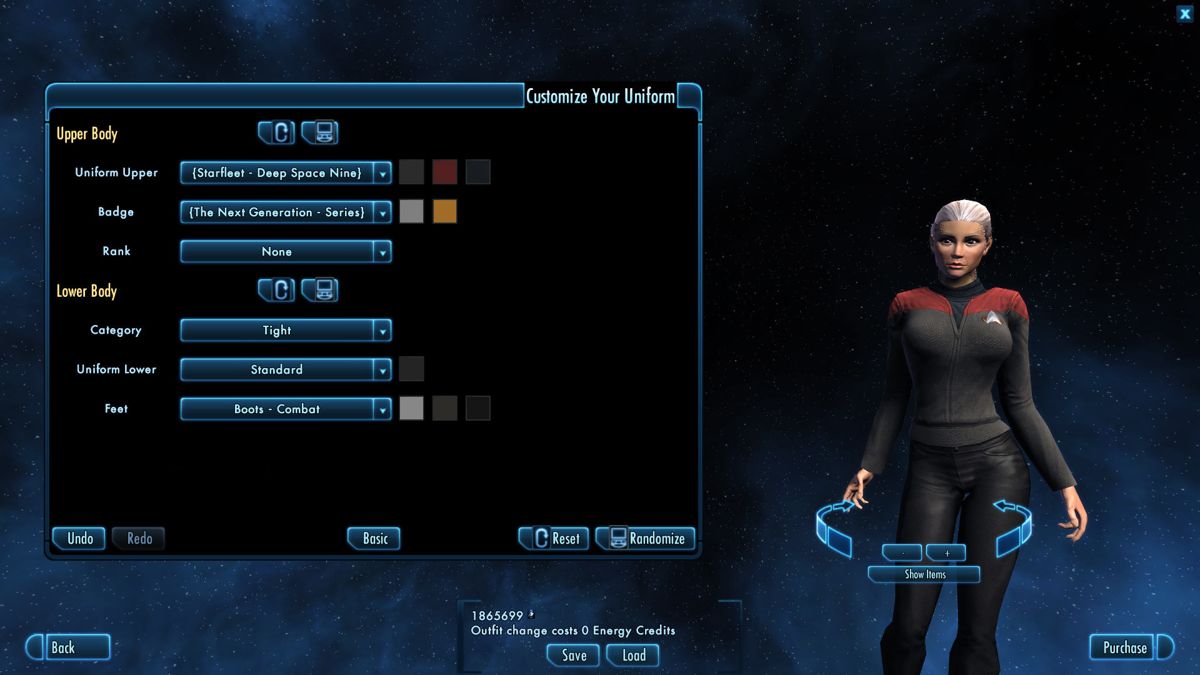Choose the light gray Feet color swatch

click(x=412, y=408)
